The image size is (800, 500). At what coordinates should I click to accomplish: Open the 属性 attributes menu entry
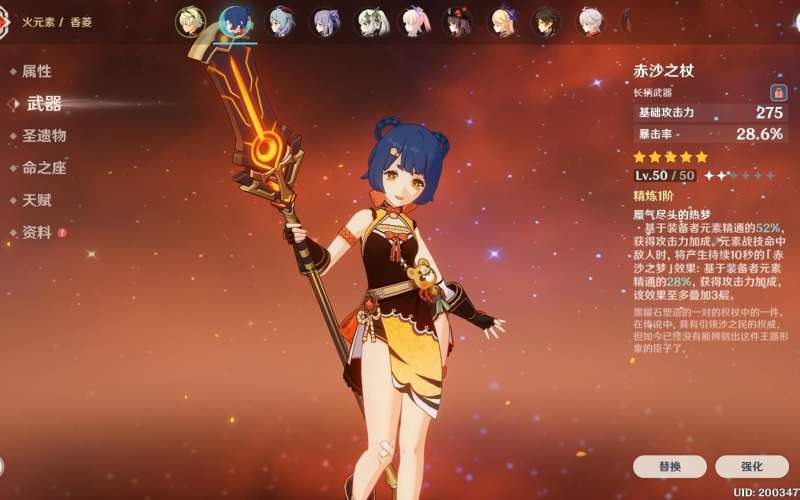point(37,71)
